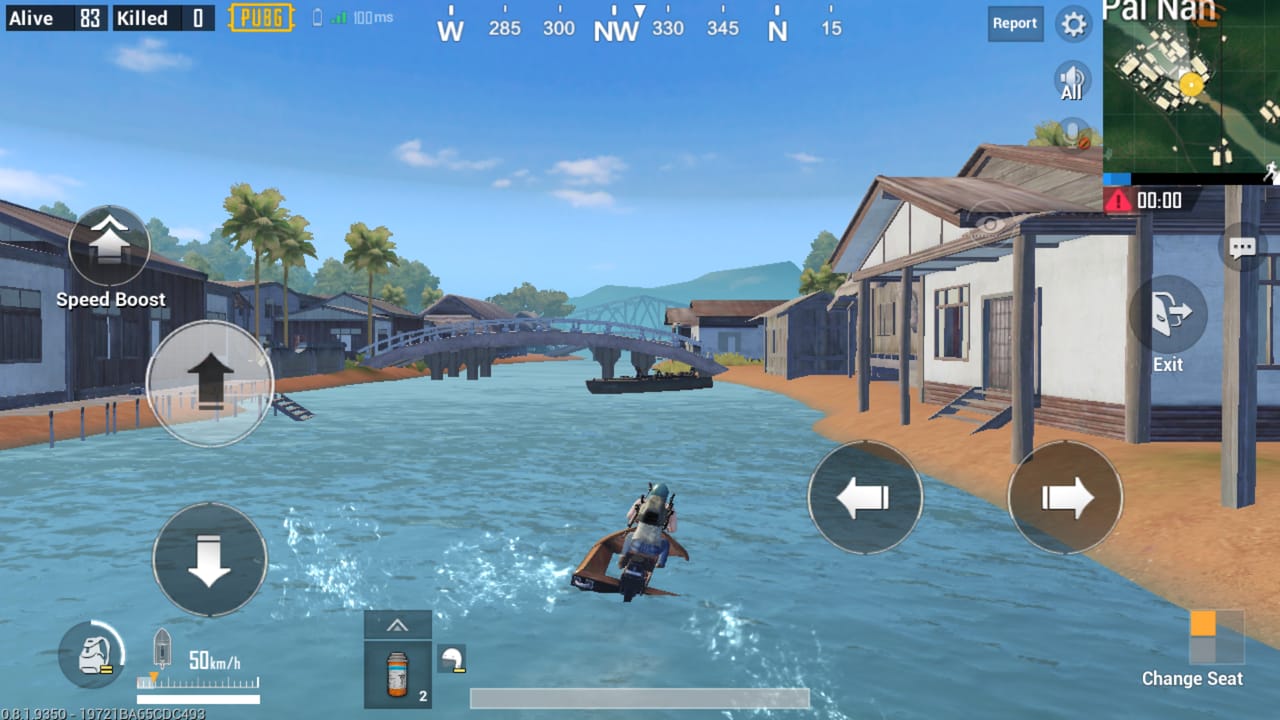Expand the item shortcut bar
The height and width of the screenshot is (720, 1280).
click(397, 625)
